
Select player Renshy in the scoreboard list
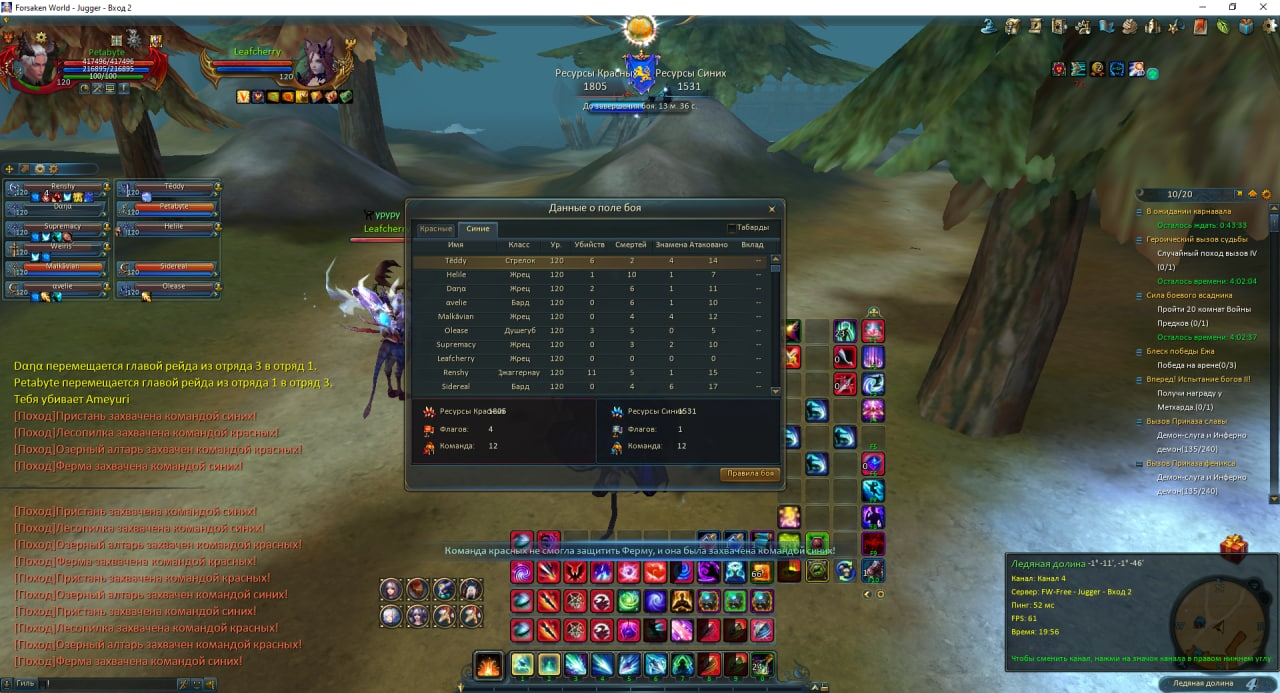[x=455, y=372]
